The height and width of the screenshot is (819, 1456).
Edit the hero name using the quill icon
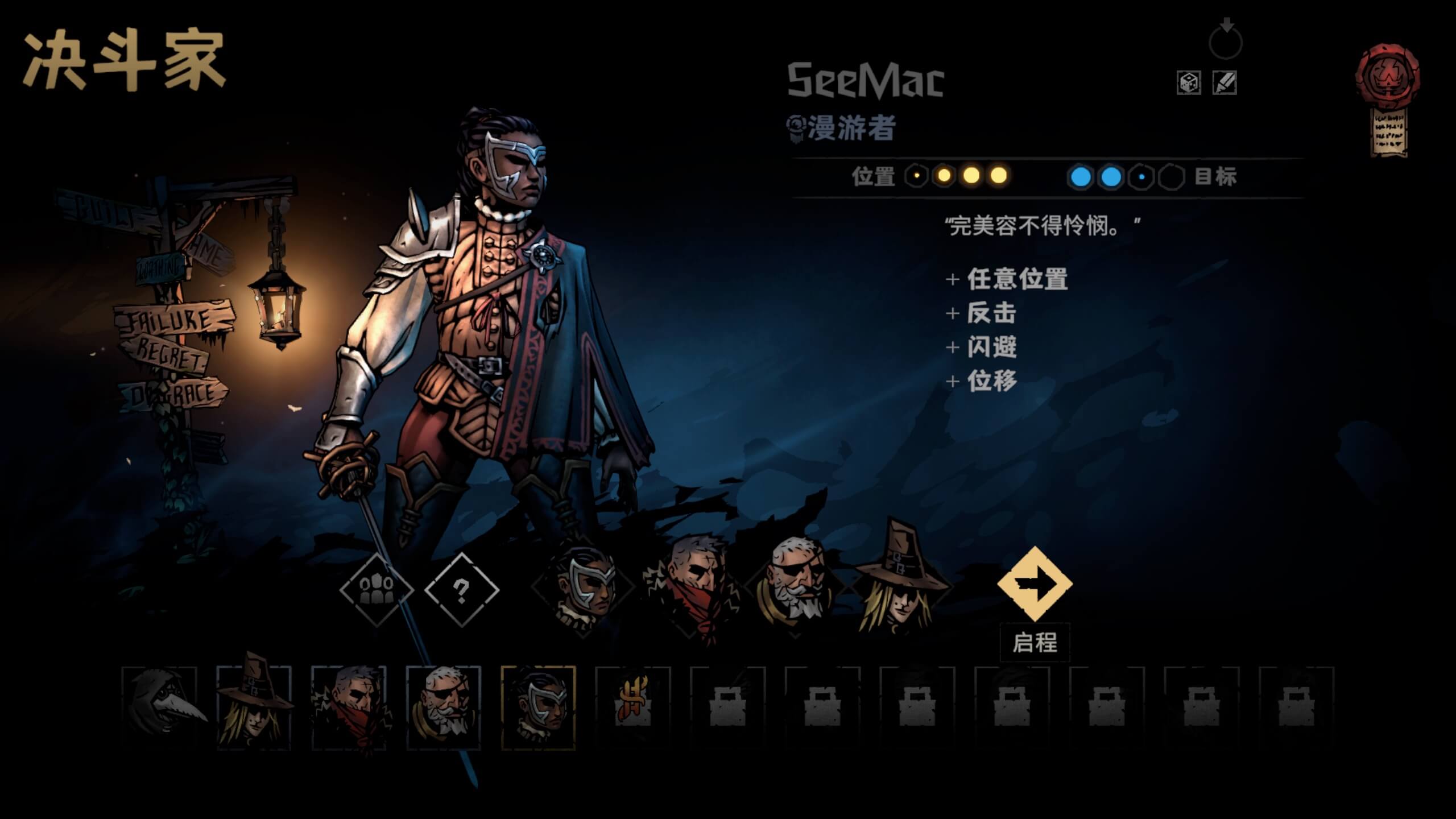[1224, 83]
